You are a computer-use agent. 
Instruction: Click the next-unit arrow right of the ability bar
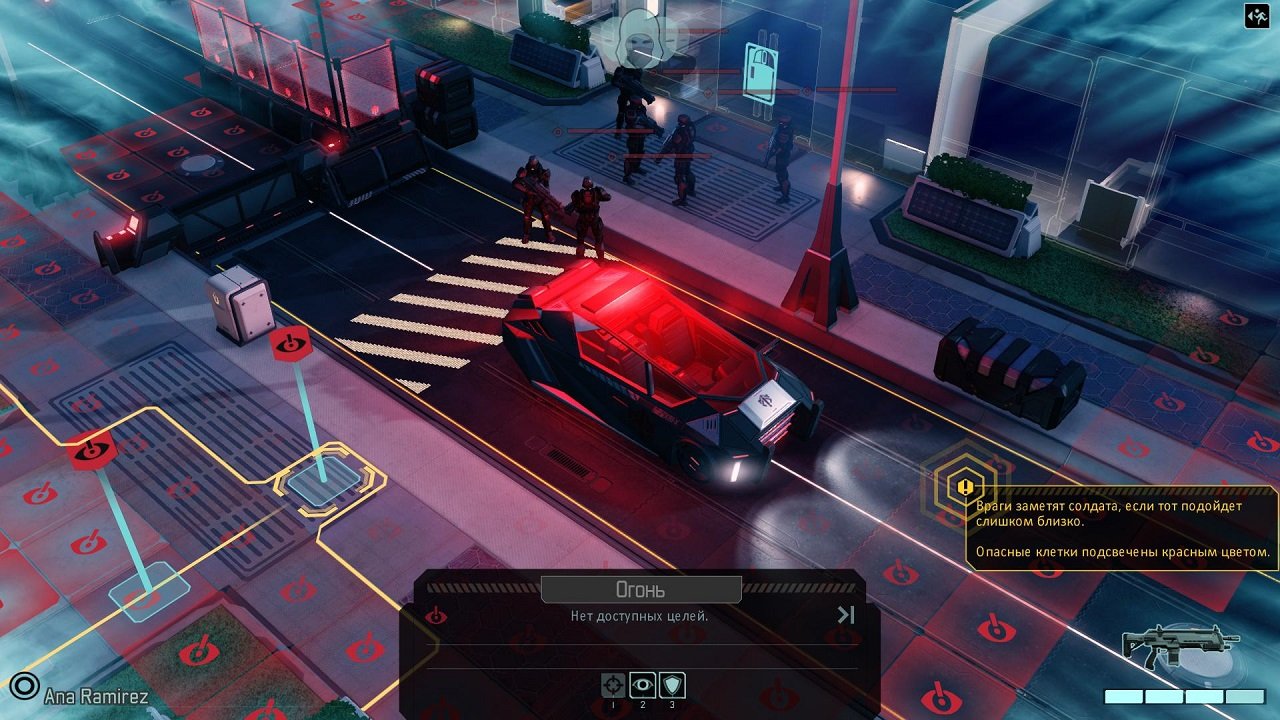(x=845, y=613)
